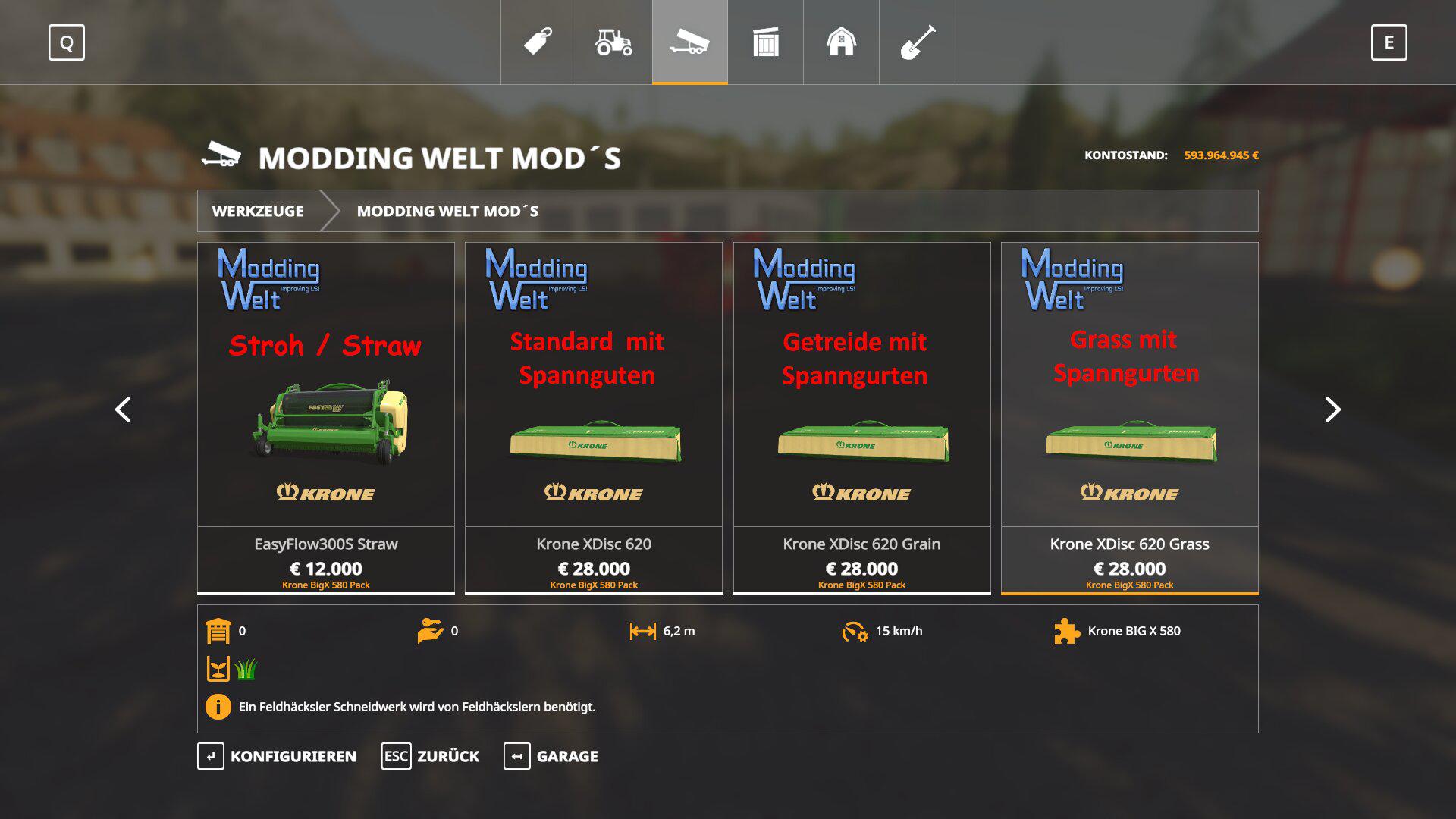The image size is (1456, 819).
Task: Choose the Krone XDisc 620 standard header
Action: (x=594, y=417)
